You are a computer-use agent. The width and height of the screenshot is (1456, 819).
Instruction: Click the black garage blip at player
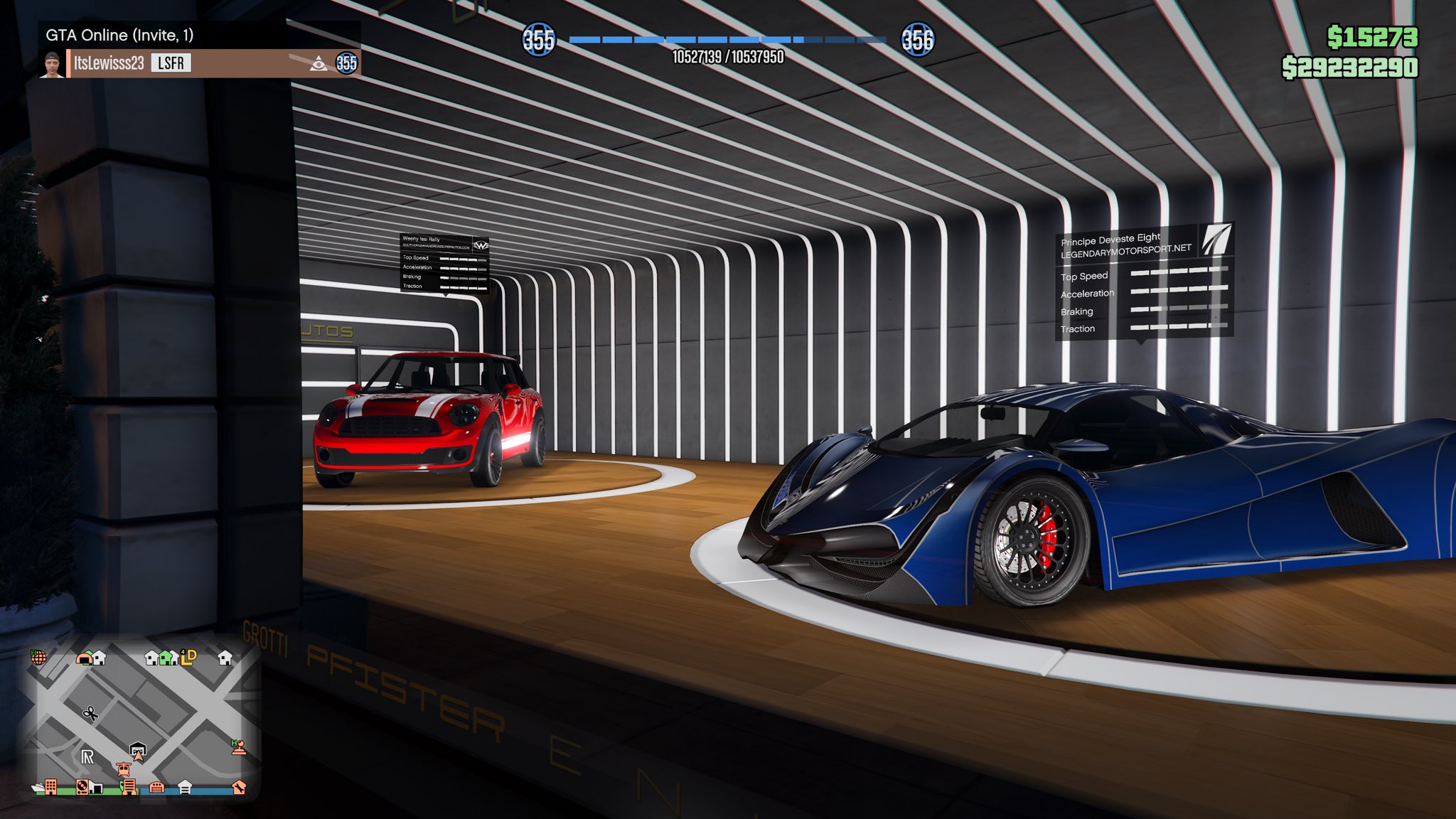[138, 749]
